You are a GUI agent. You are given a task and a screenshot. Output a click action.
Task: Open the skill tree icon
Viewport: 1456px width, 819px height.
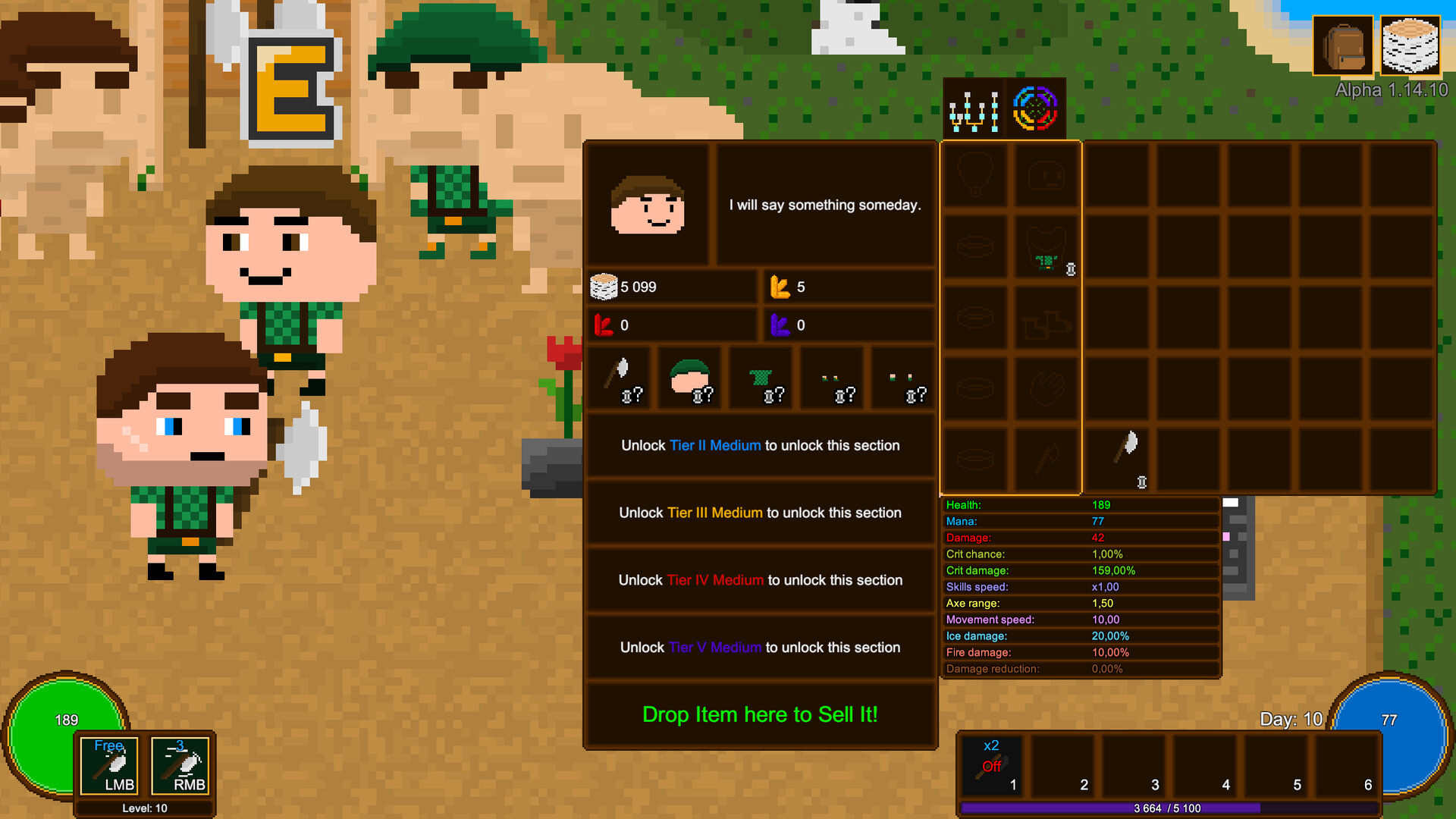[x=973, y=107]
